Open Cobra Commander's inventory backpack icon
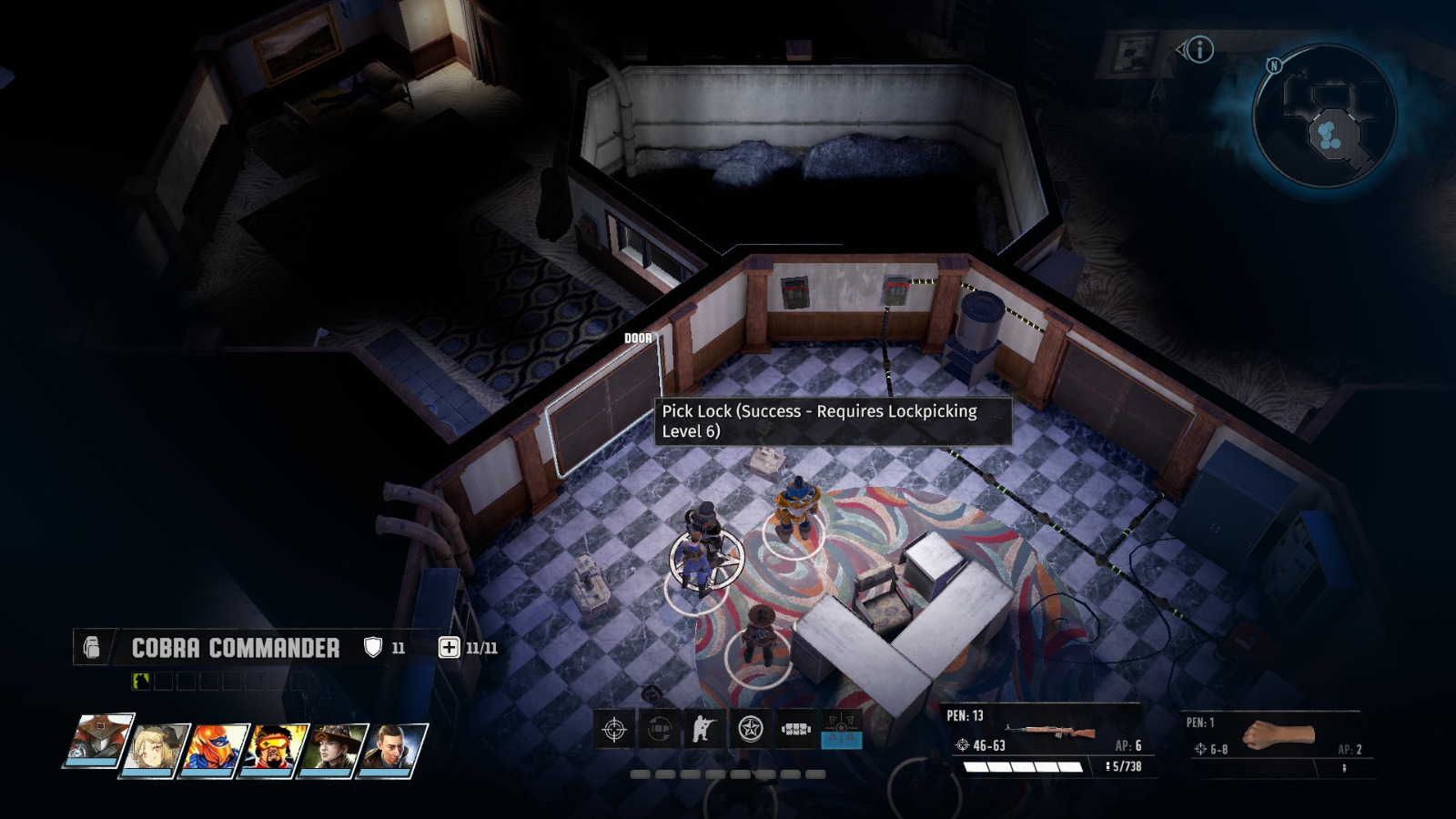 [92, 647]
